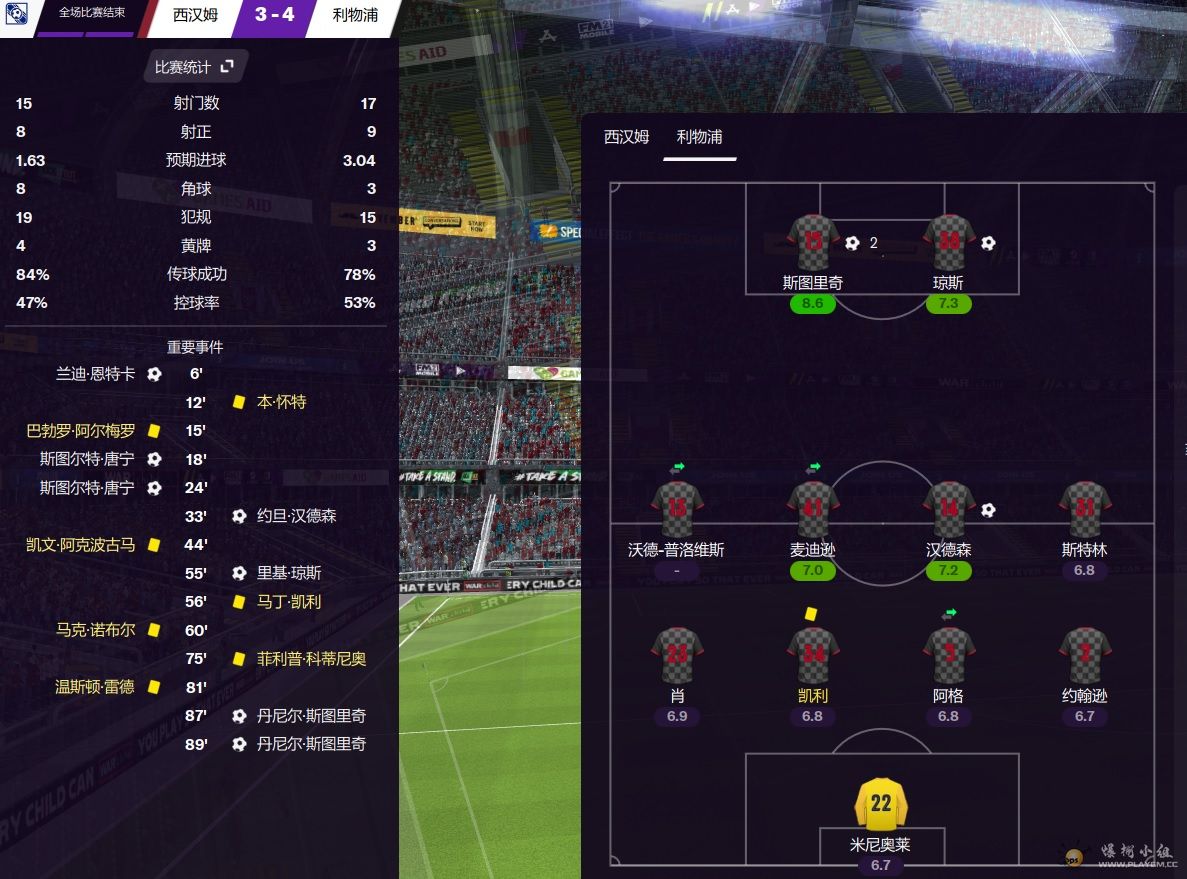
Task: Select the 利物浦 lineup tab
Action: tap(699, 138)
